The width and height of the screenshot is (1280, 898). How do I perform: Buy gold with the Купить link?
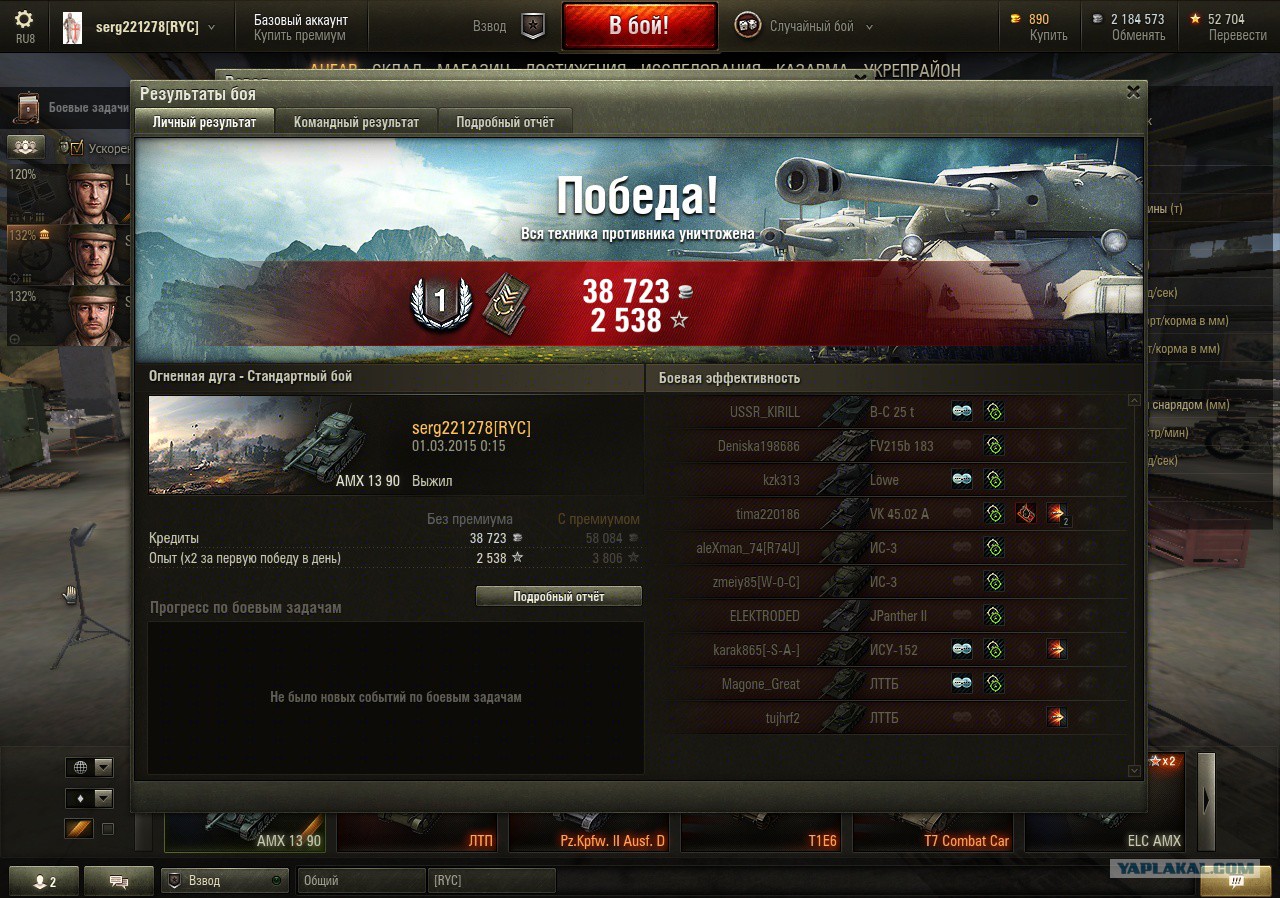[1048, 35]
